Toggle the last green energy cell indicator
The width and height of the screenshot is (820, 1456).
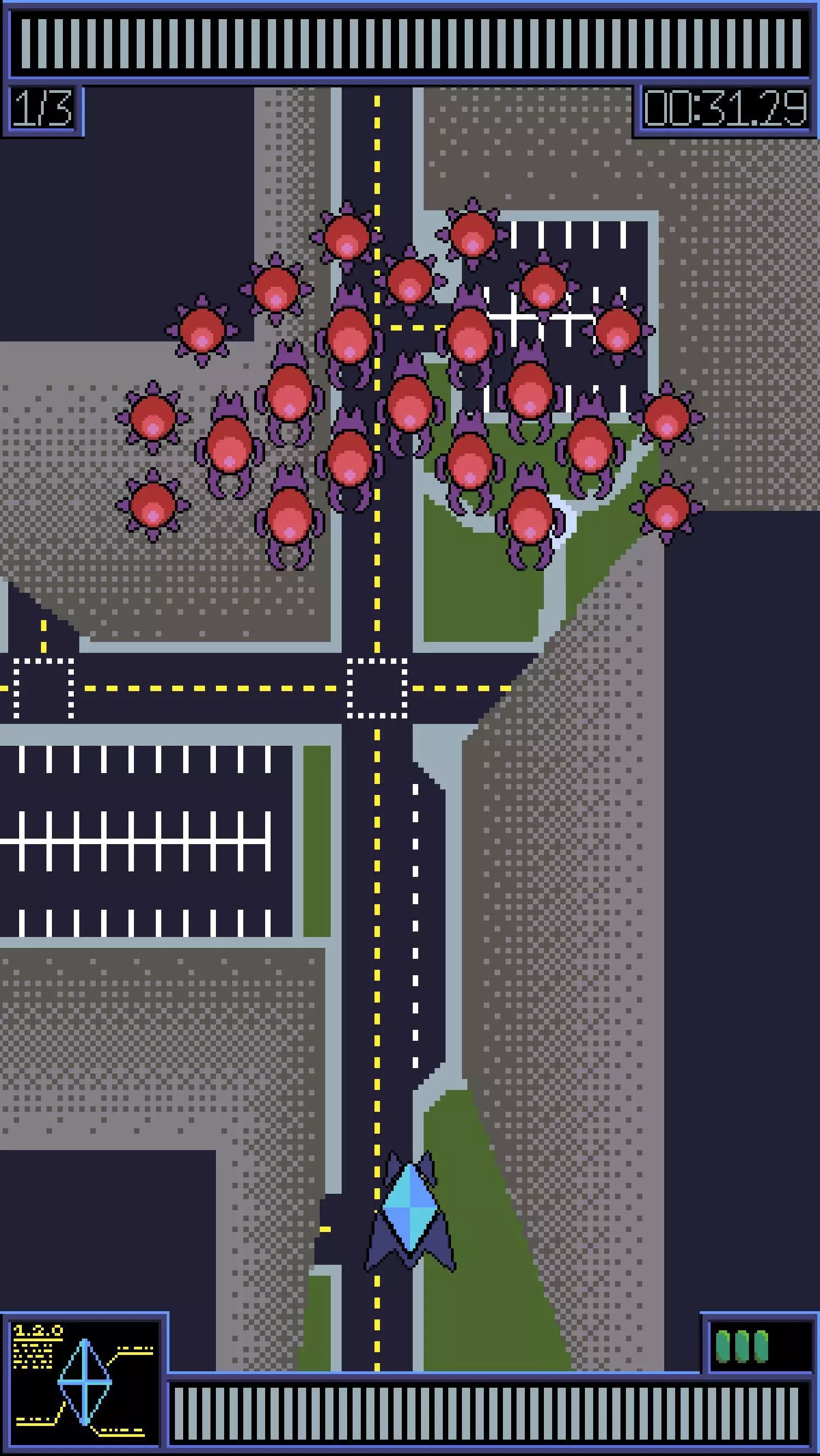761,1346
